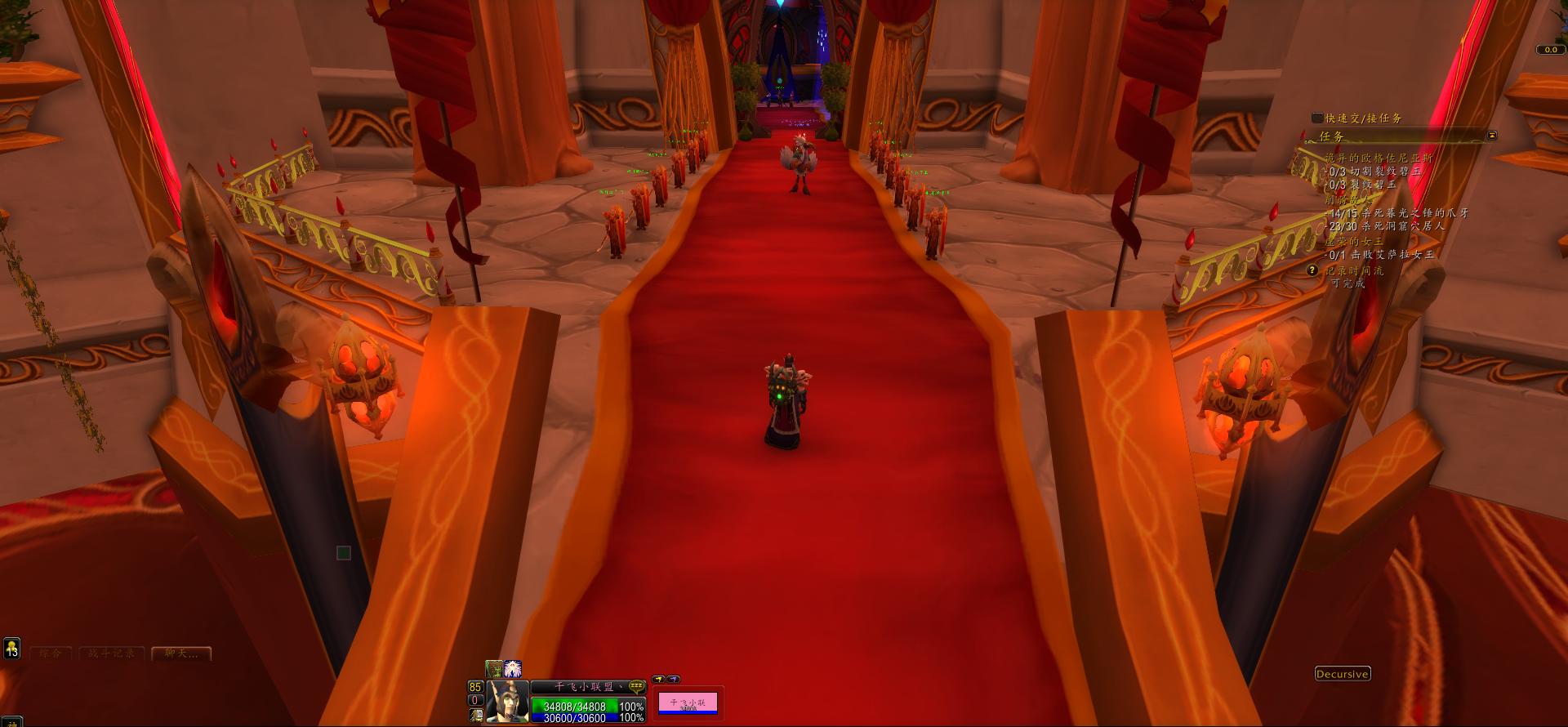This screenshot has width=1568, height=727.
Task: Click the player portrait
Action: (x=506, y=702)
